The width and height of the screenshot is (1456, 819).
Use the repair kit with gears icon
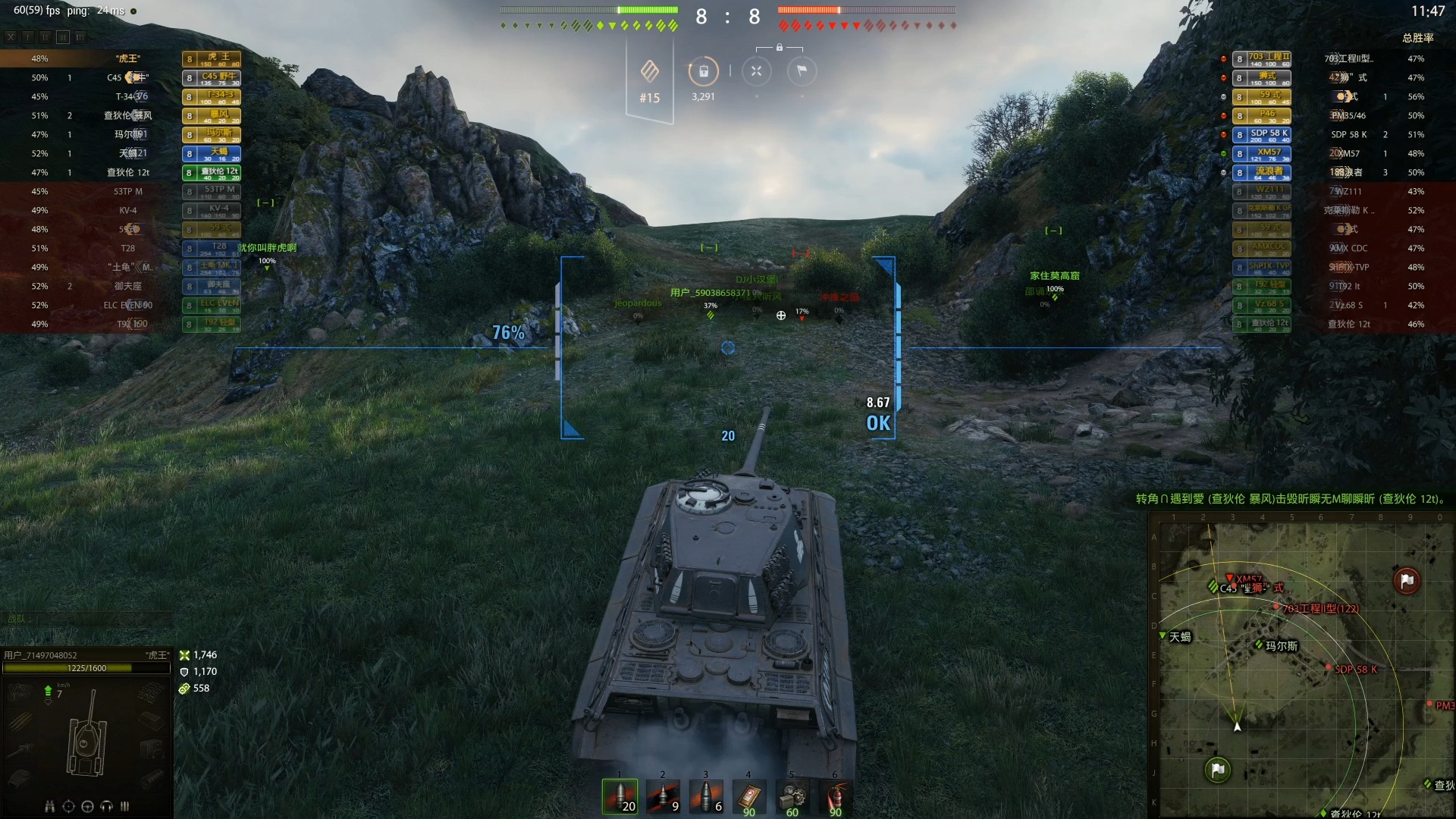[x=792, y=796]
